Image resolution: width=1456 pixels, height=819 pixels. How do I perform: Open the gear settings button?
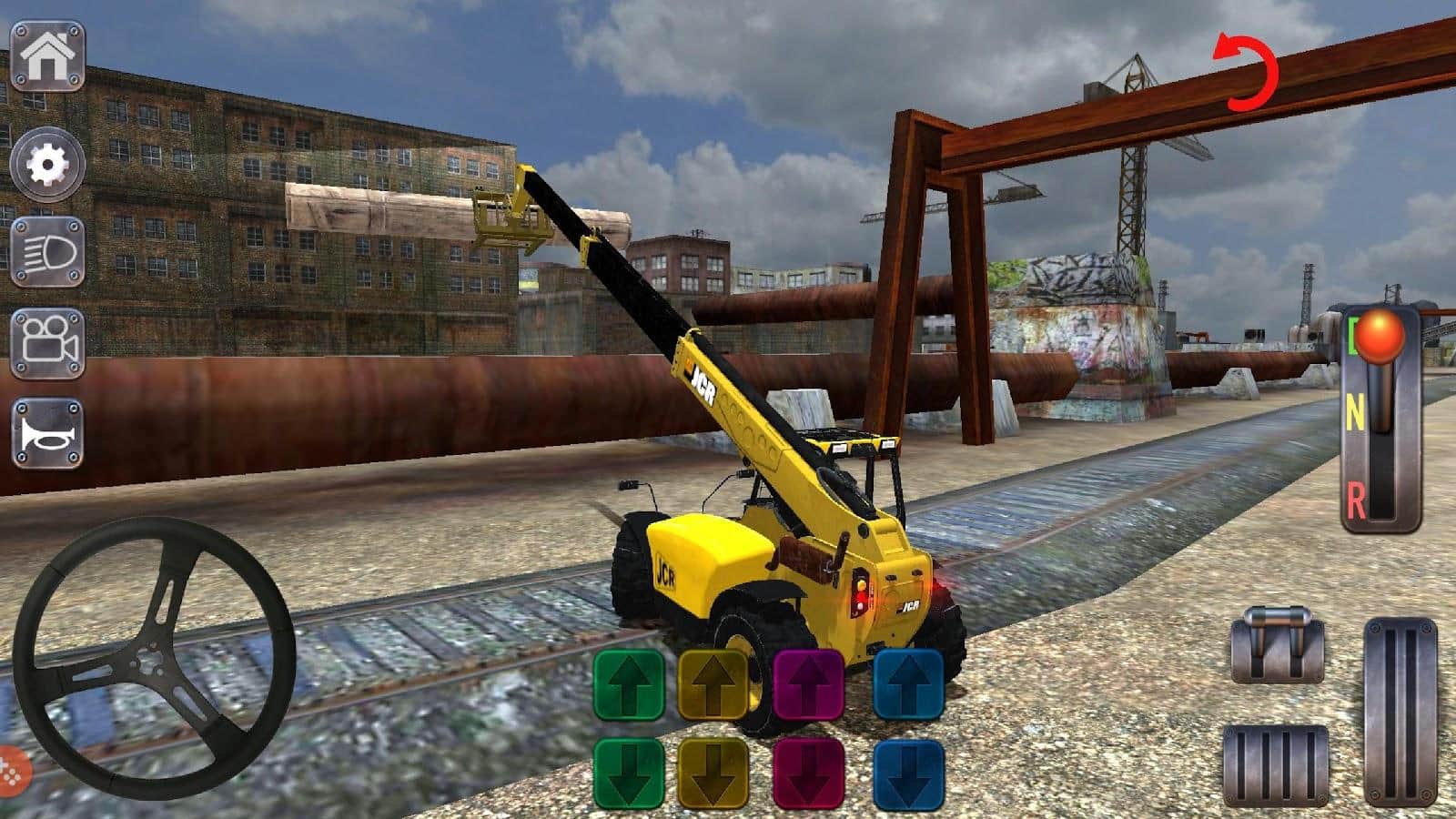point(47,164)
